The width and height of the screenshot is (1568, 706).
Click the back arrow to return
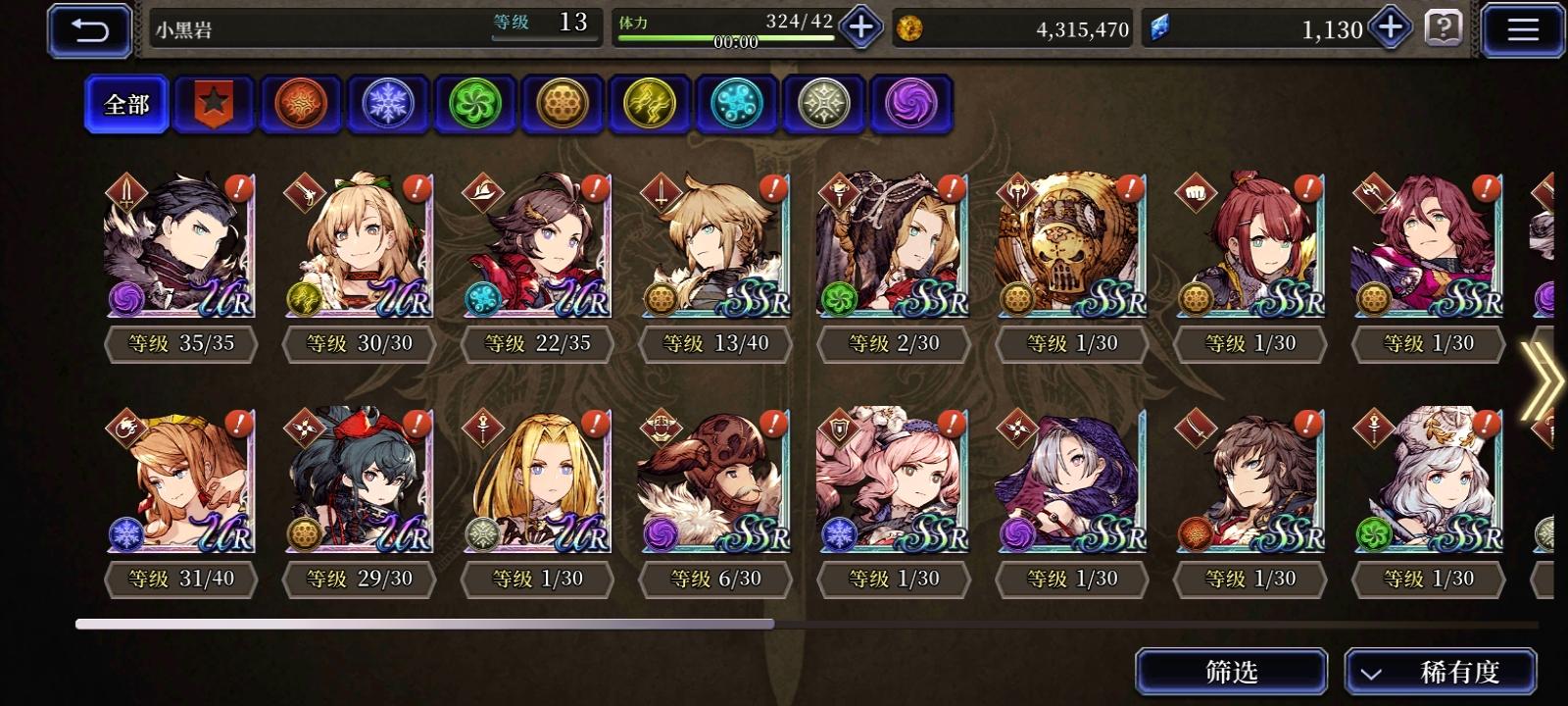(x=89, y=28)
